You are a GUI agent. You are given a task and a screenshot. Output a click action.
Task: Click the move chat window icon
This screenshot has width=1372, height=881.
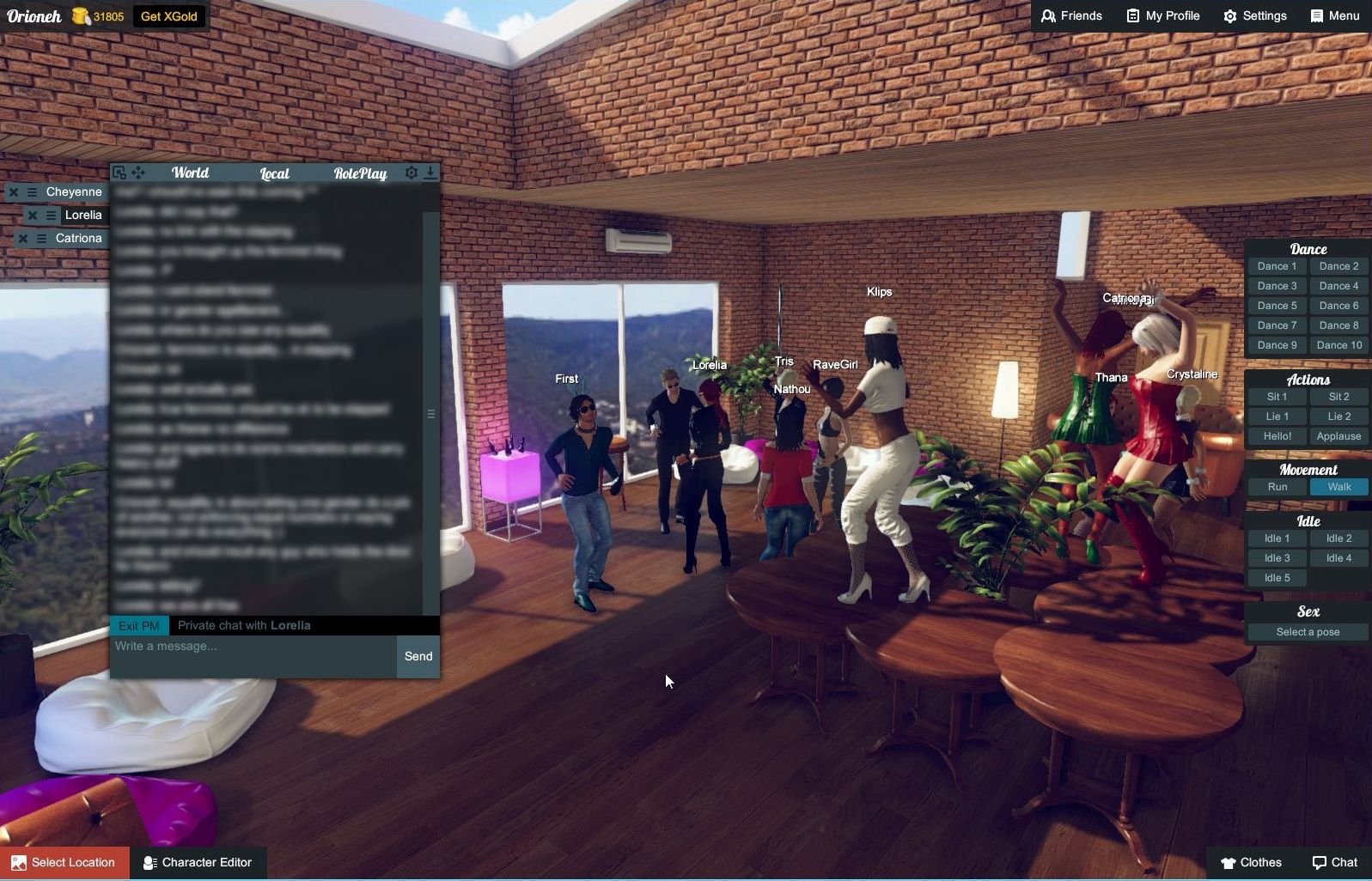pos(139,173)
